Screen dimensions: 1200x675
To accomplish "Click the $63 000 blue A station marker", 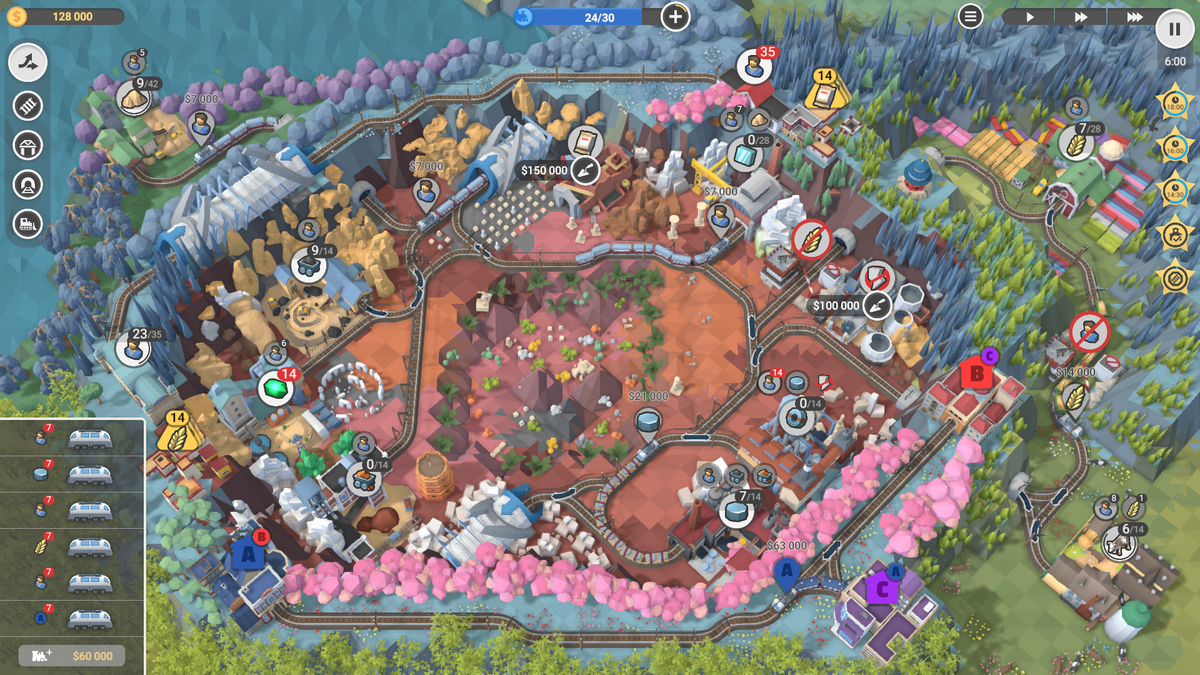I will tap(786, 572).
